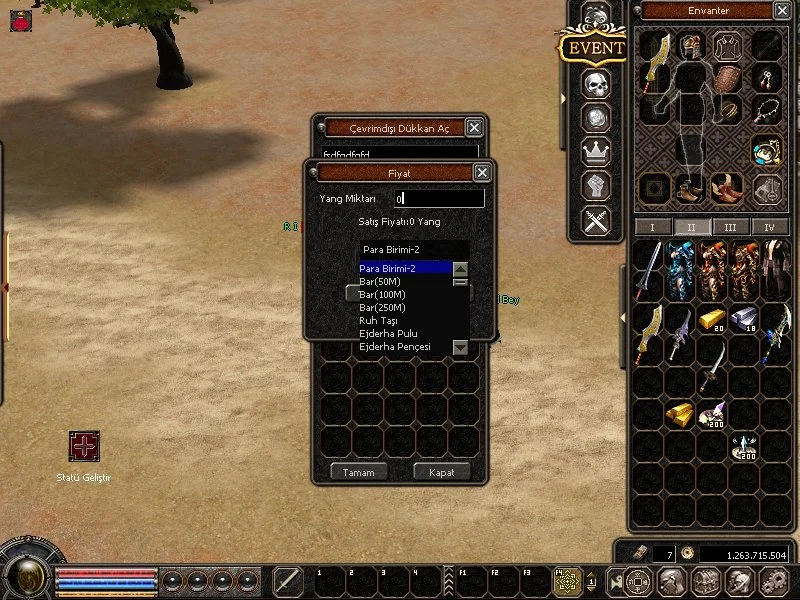Screen dimensions: 800x600
Task: Close the Envanter inventory window
Action: 782,11
